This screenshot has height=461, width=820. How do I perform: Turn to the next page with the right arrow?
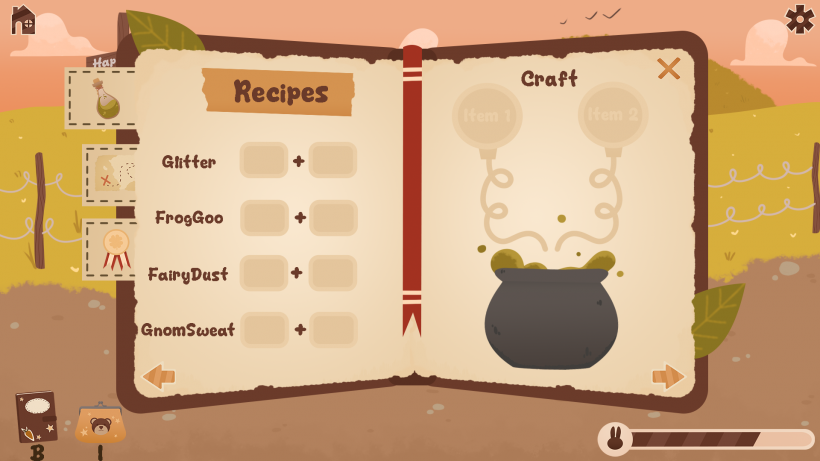pos(668,376)
